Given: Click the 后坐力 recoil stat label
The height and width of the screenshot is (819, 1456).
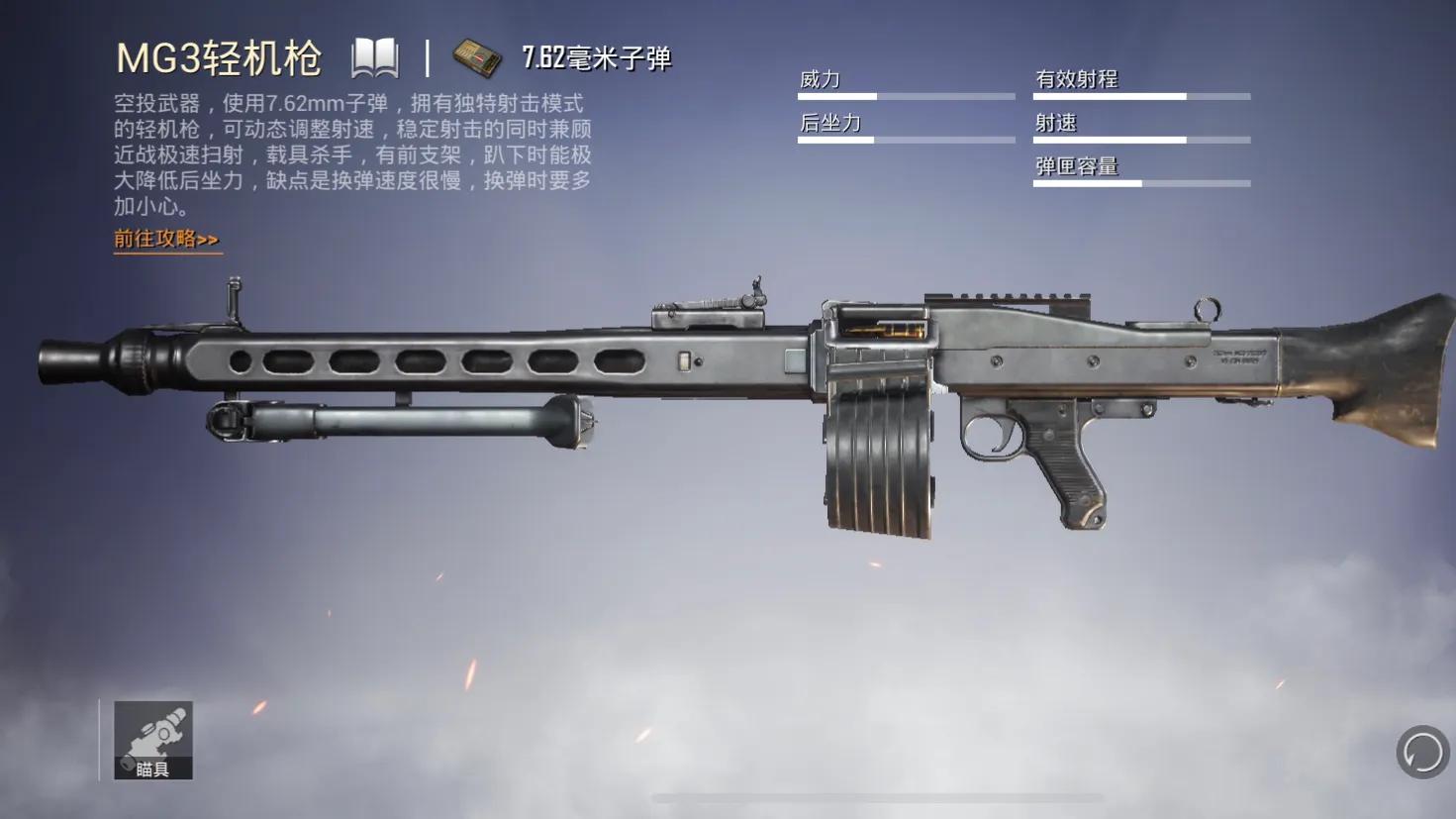Looking at the screenshot, I should pyautogui.click(x=828, y=122).
